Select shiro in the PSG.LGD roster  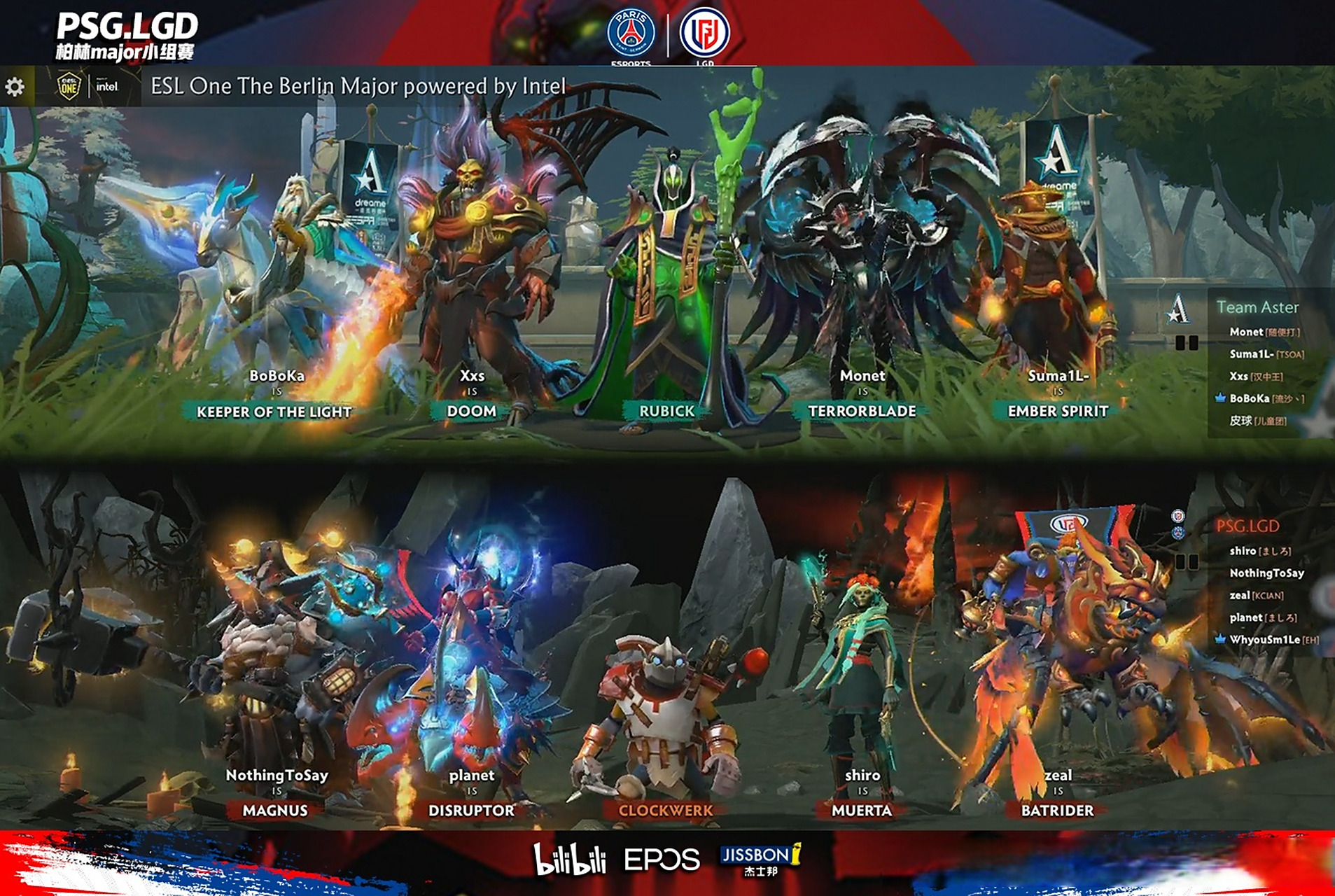pos(1243,551)
